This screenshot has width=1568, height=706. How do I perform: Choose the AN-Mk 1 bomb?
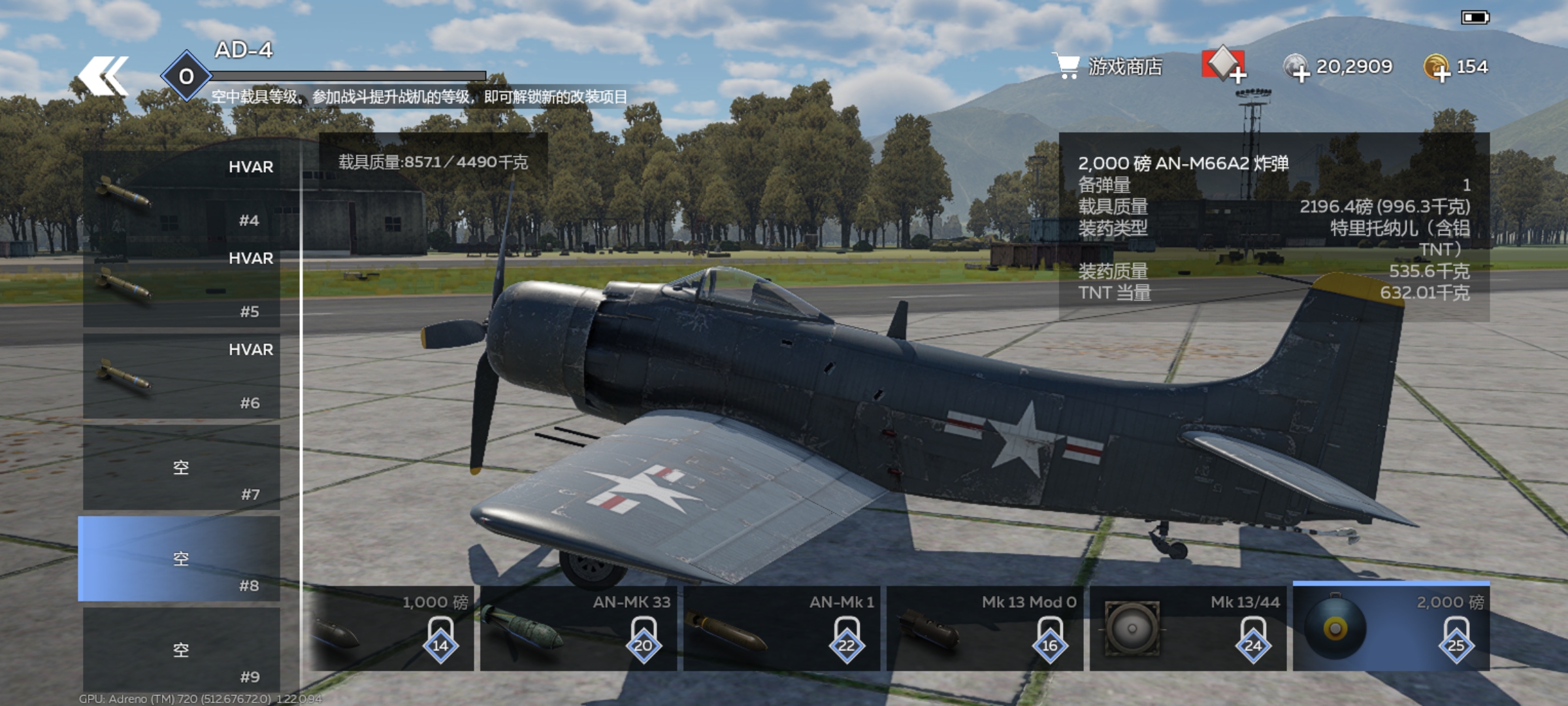click(x=781, y=629)
